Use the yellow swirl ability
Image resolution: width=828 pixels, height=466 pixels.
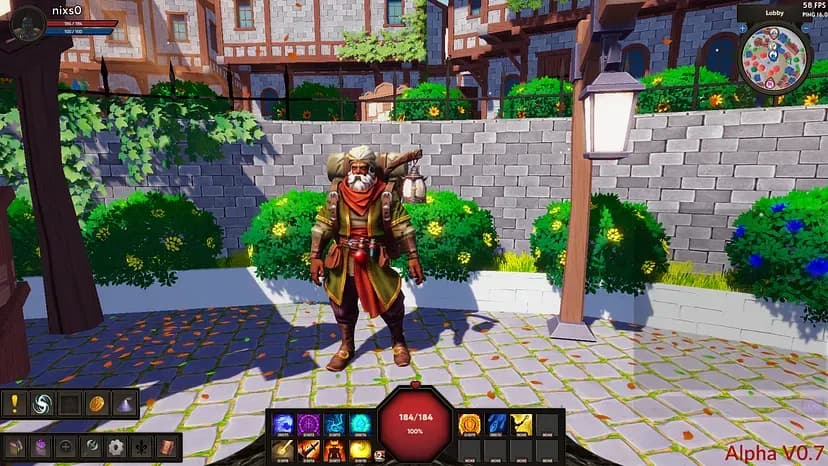(360, 451)
